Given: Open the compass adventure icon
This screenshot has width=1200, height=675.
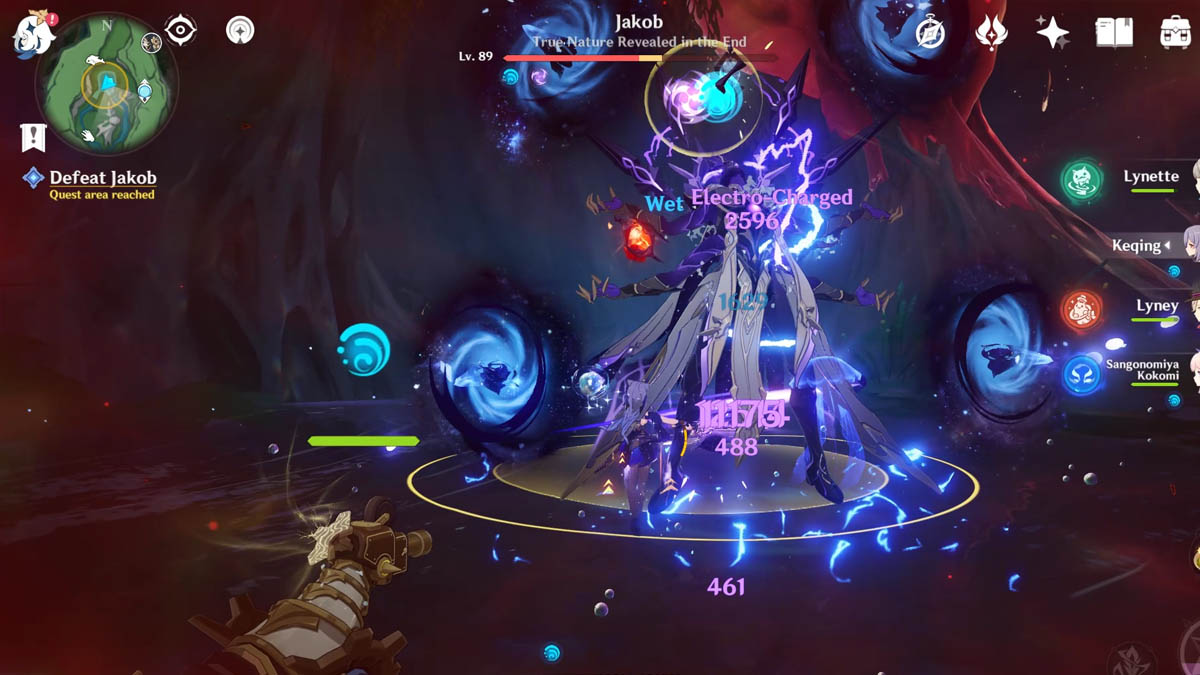Looking at the screenshot, I should coord(931,32).
